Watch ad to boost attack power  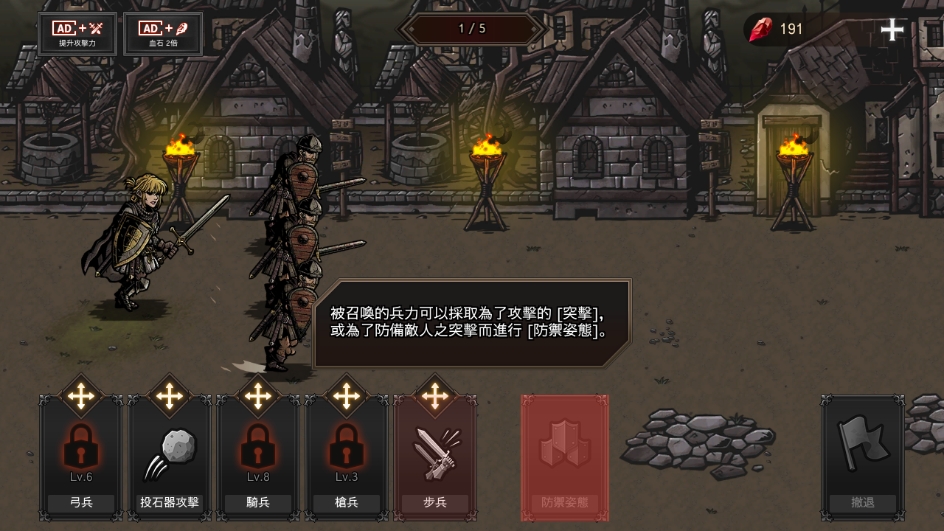[x=79, y=33]
